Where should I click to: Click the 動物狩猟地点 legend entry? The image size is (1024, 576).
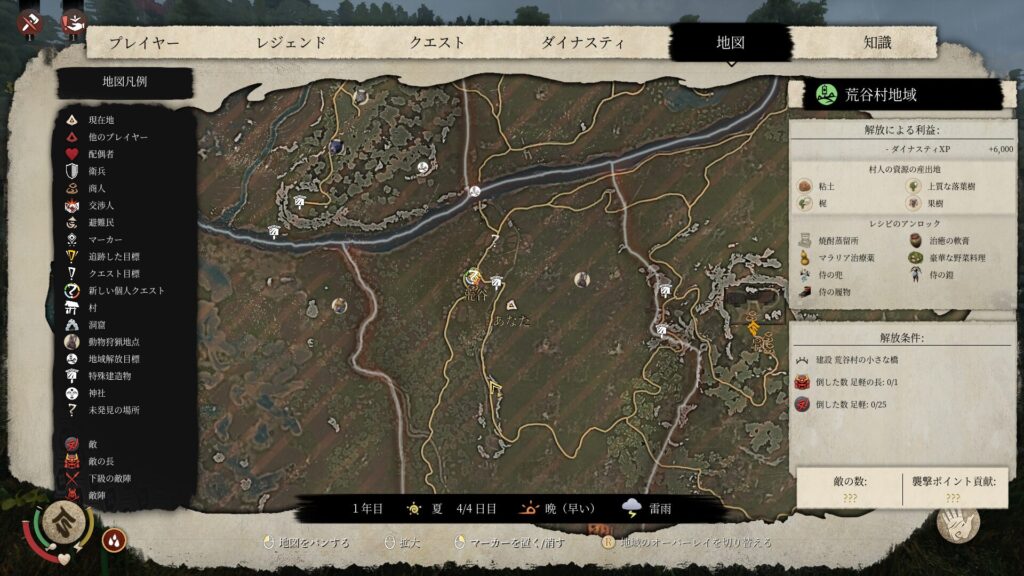pyautogui.click(x=115, y=341)
